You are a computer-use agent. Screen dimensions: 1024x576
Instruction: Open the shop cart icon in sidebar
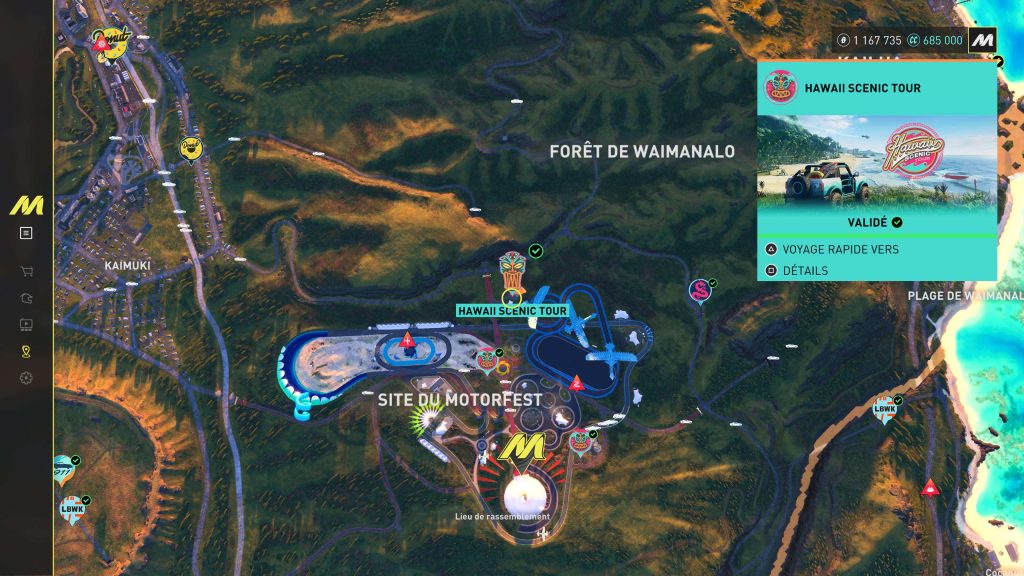pos(26,271)
